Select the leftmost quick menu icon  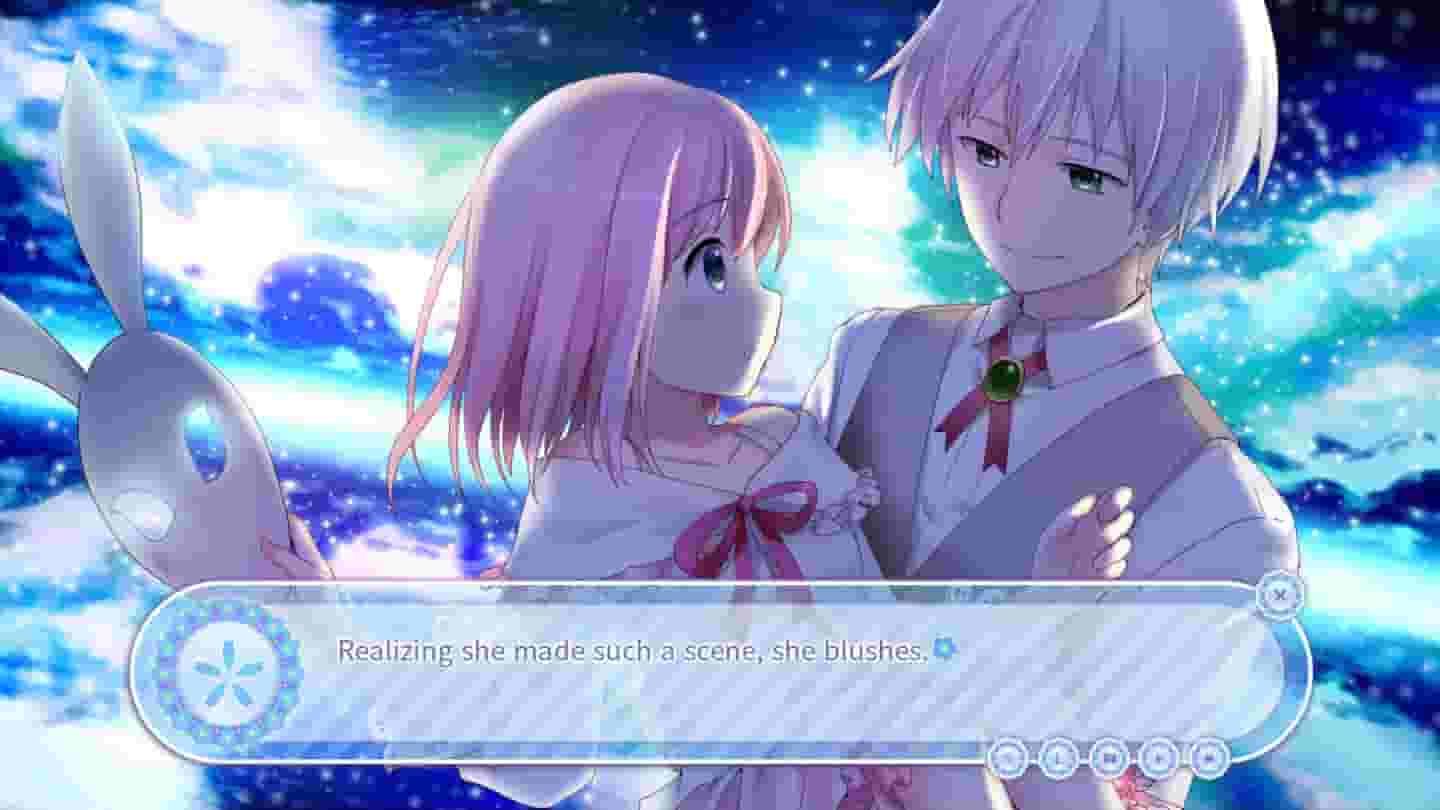[x=1008, y=757]
